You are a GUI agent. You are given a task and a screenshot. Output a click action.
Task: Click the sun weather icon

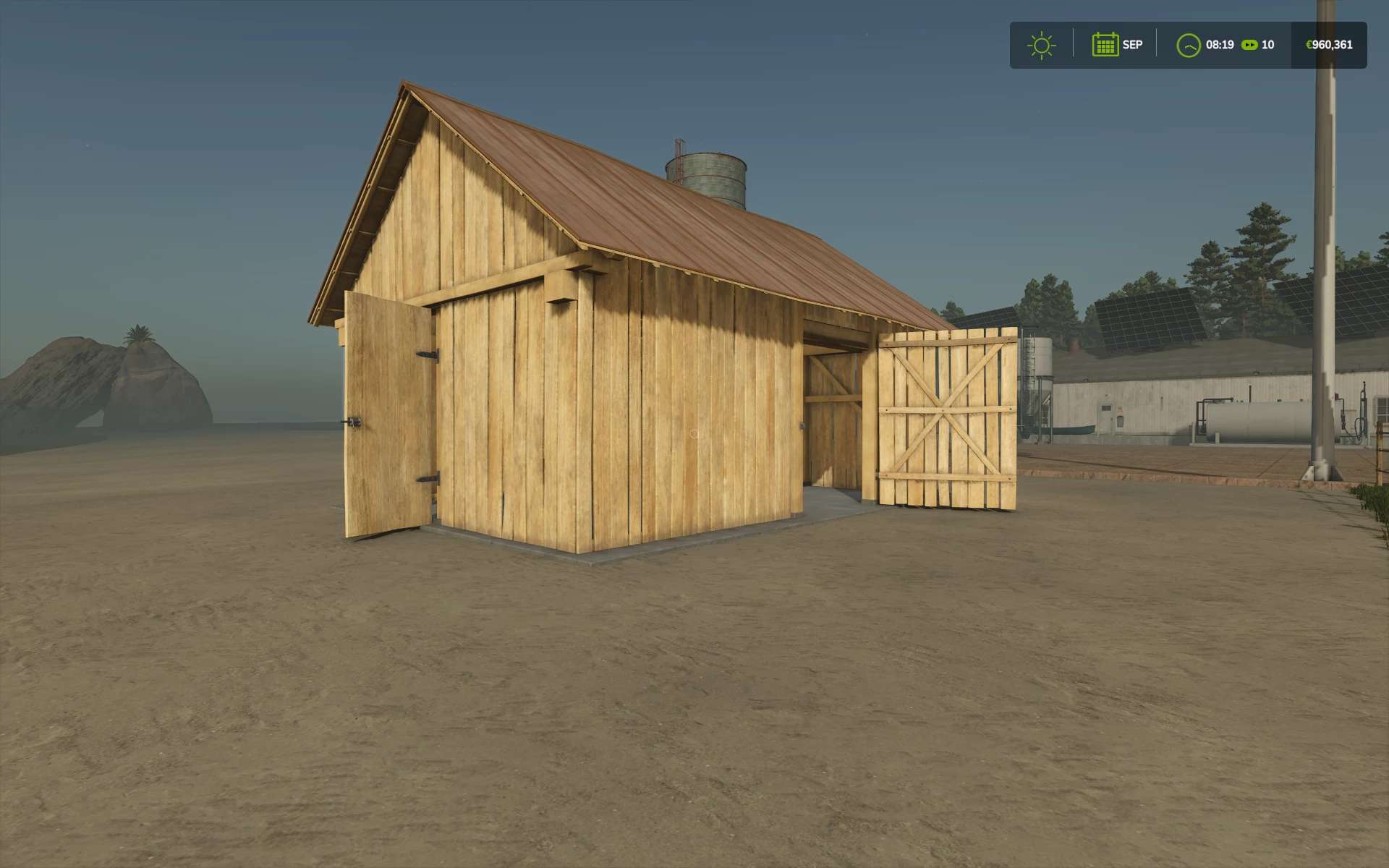(x=1041, y=45)
